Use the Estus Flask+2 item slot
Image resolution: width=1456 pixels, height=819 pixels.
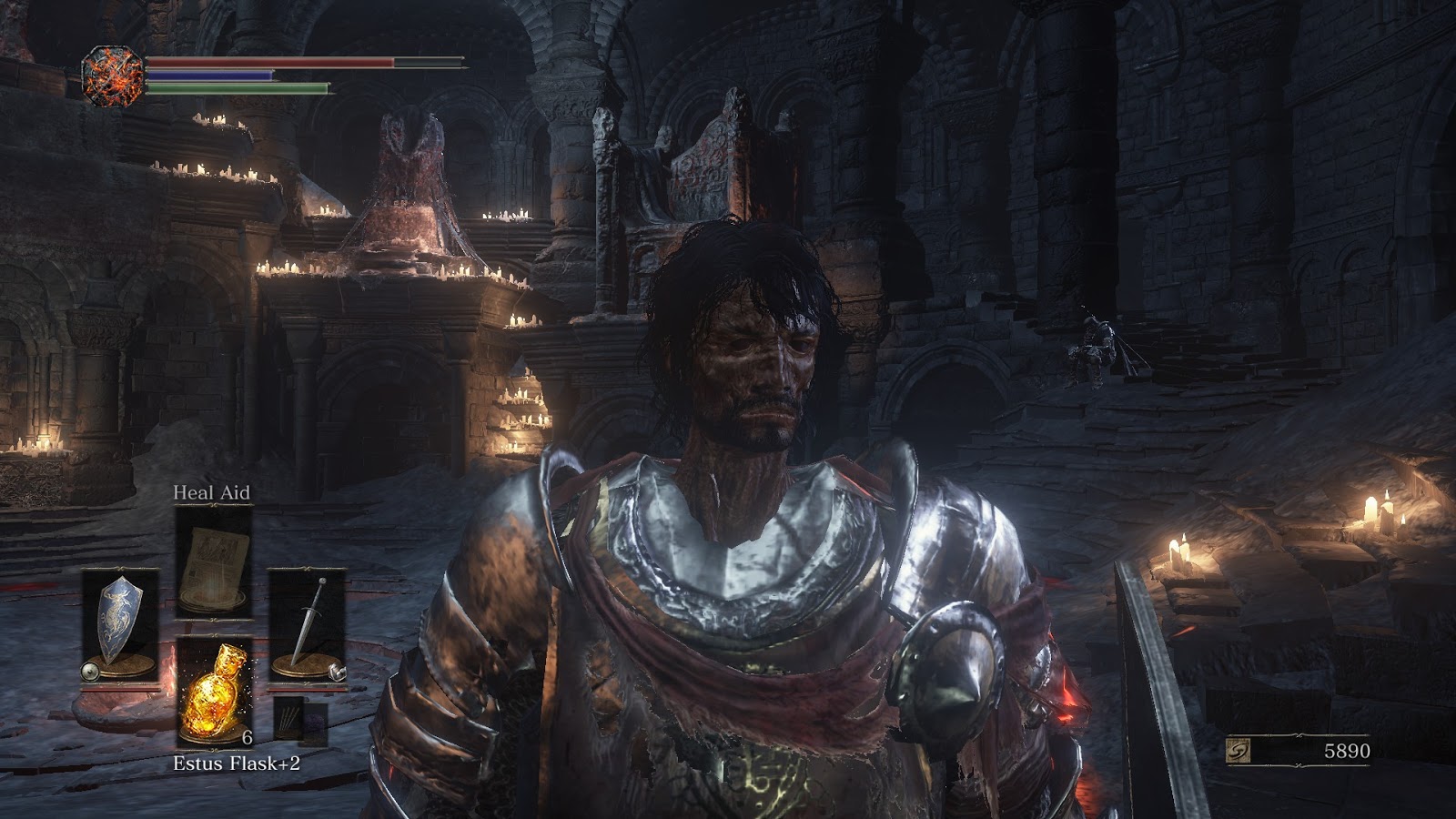pyautogui.click(x=214, y=693)
